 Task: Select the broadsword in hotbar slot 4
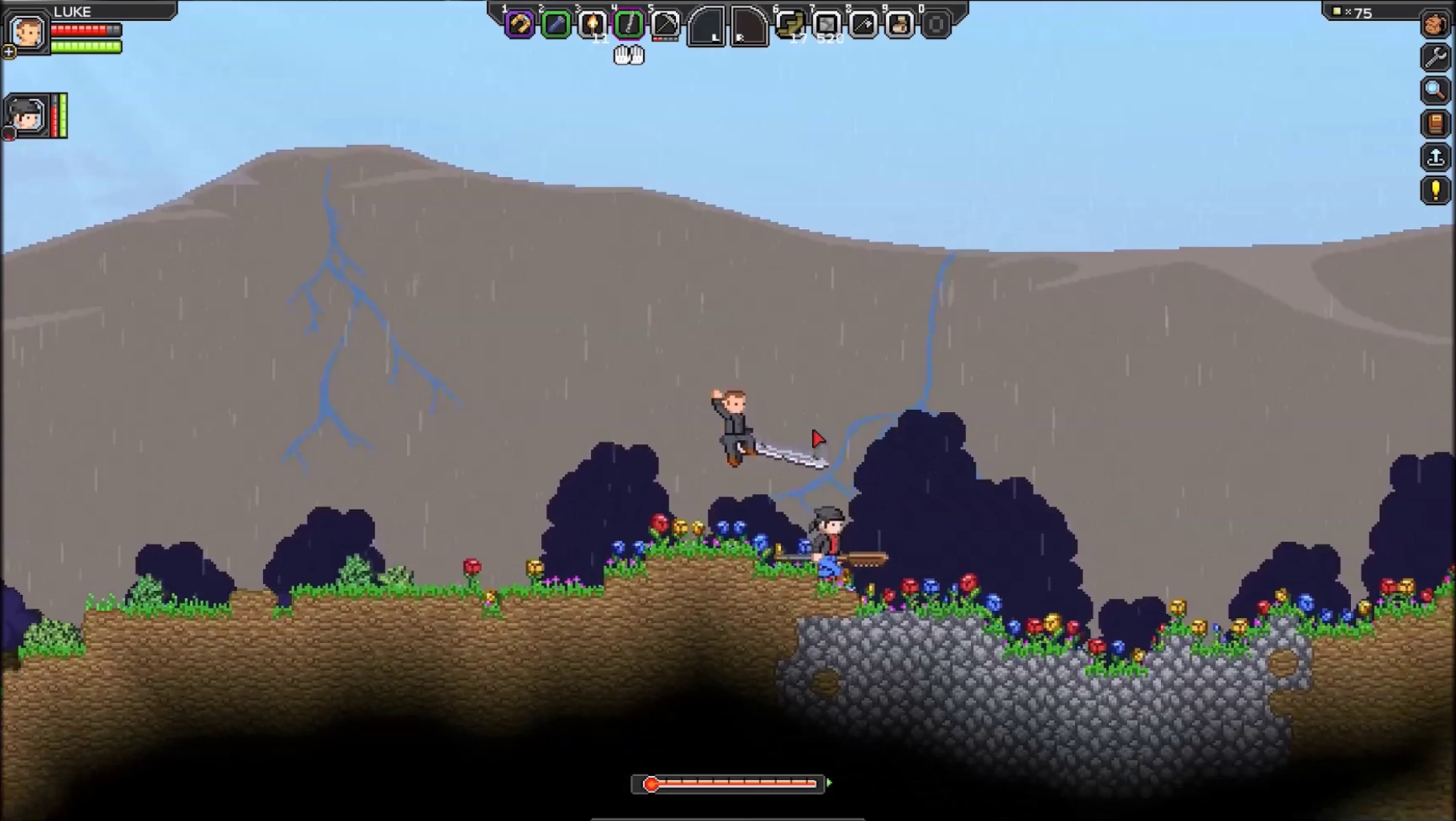tap(629, 25)
